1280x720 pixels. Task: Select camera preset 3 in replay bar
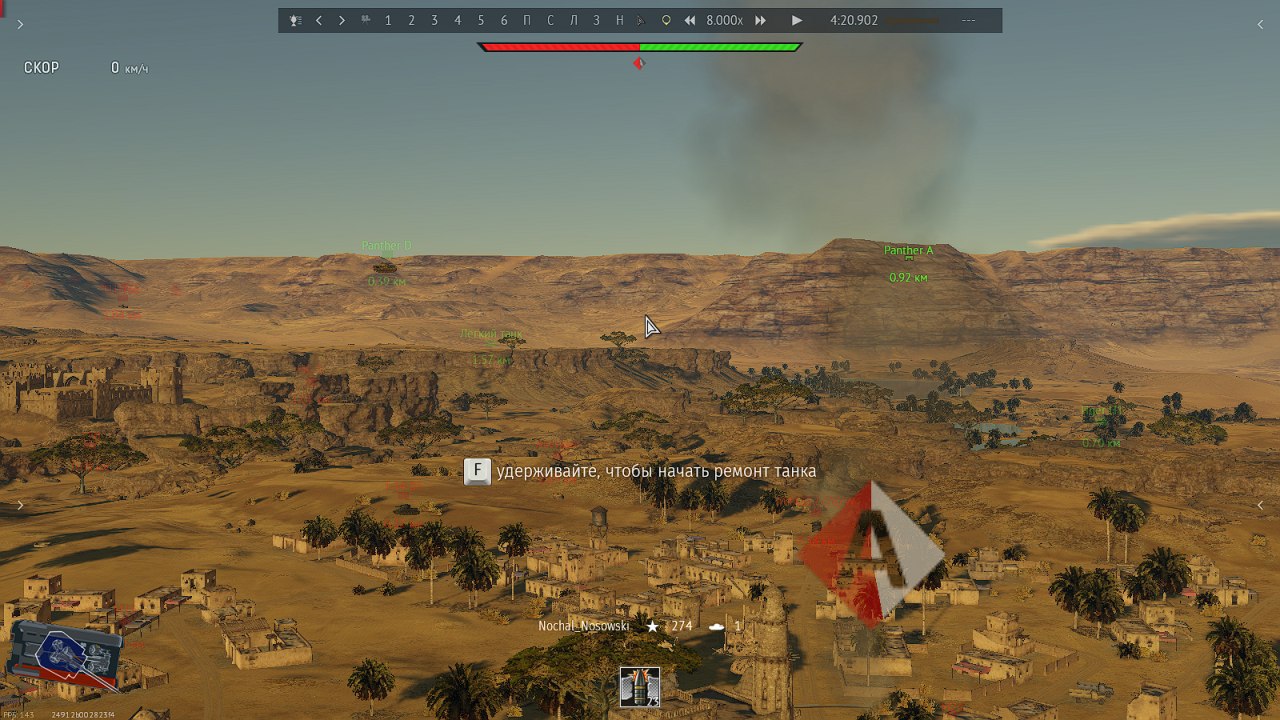point(434,20)
